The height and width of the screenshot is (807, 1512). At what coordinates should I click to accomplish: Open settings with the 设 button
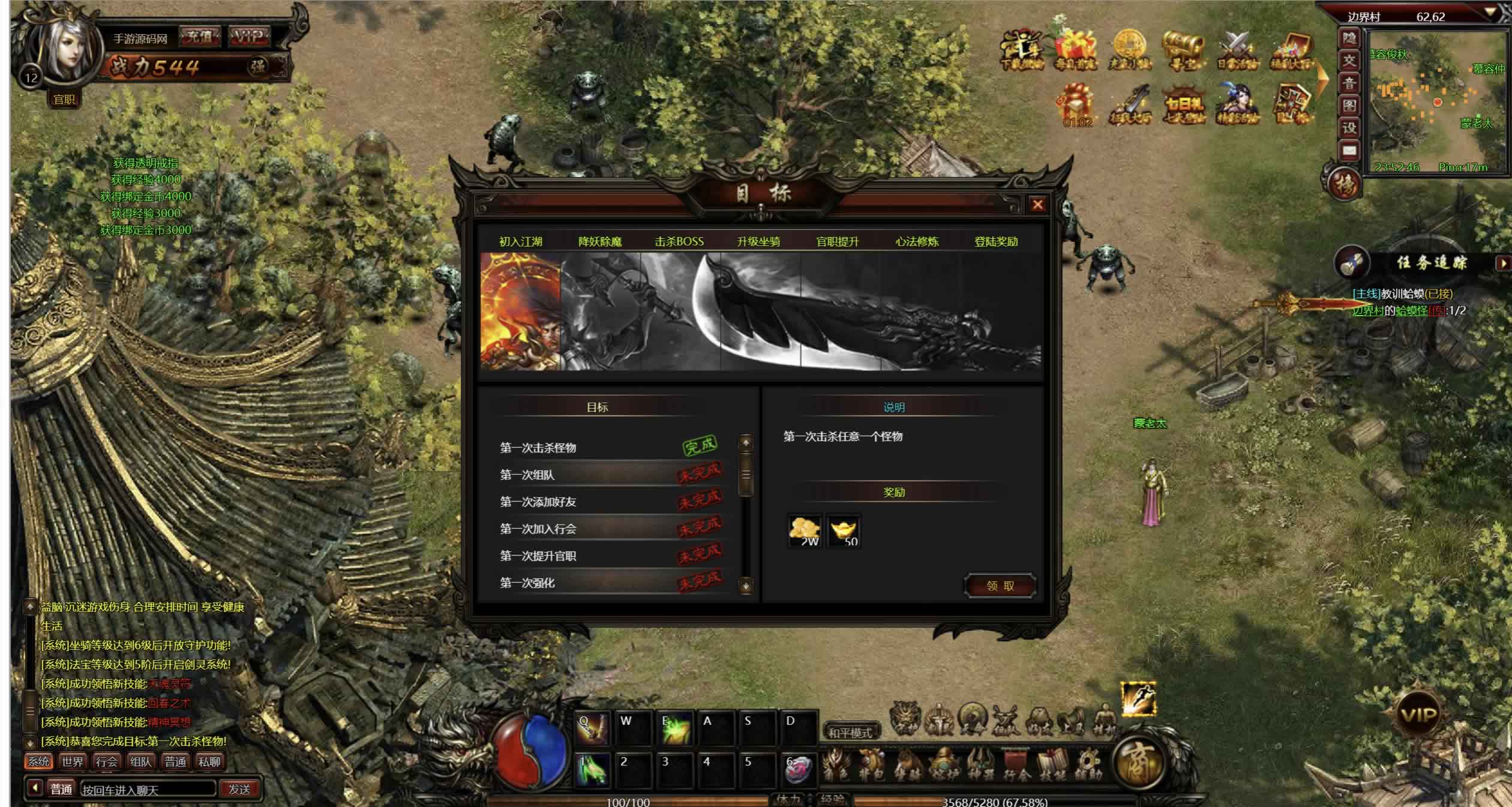(x=1349, y=128)
